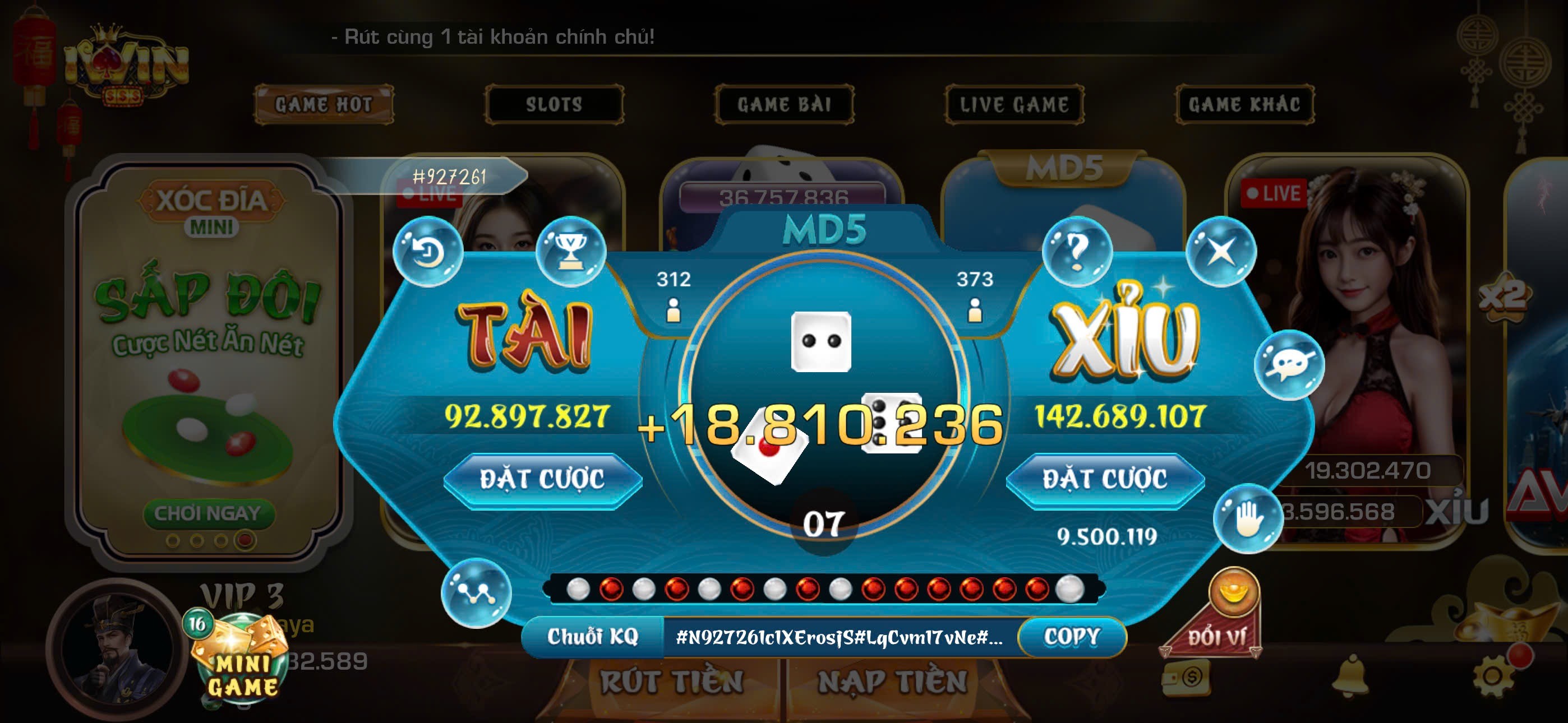Image resolution: width=1568 pixels, height=723 pixels.
Task: Open the question mark help bubble
Action: point(1077,251)
